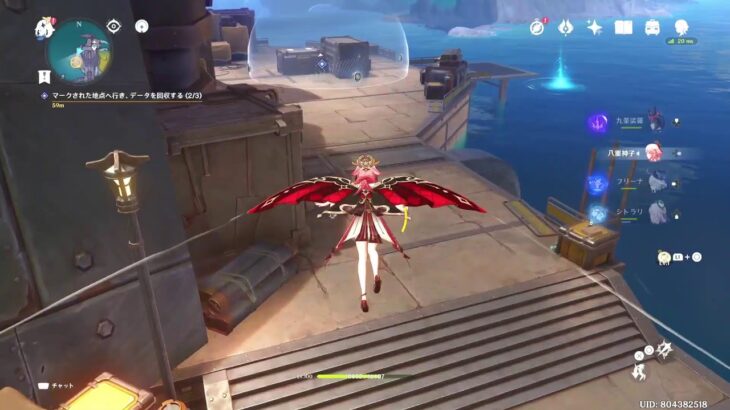
Task: Click the round icon beside the eye icon
Action: 142,26
